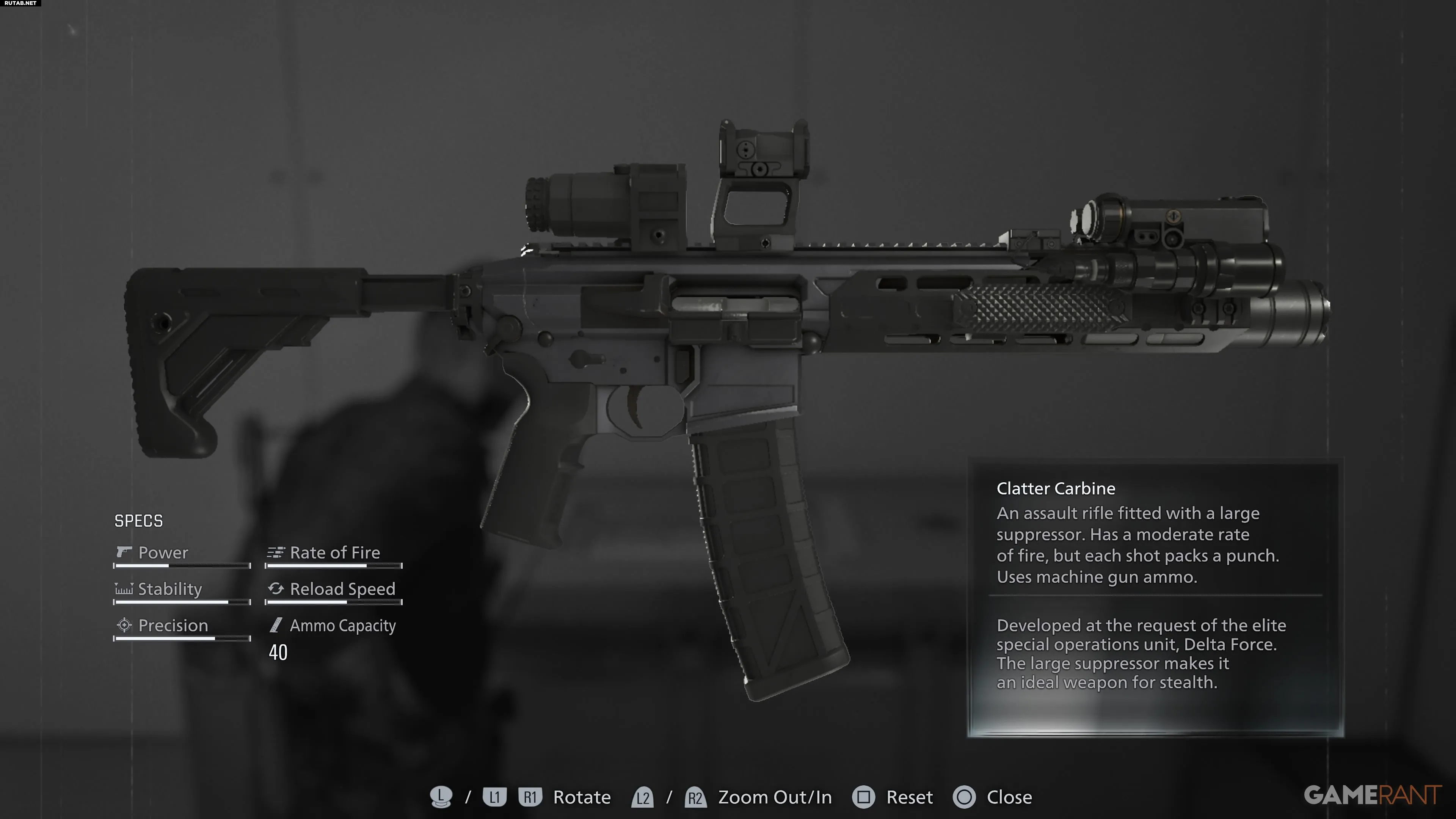Viewport: 1456px width, 819px height.
Task: Click the RUTAB.NET watermark
Action: coord(20,3)
